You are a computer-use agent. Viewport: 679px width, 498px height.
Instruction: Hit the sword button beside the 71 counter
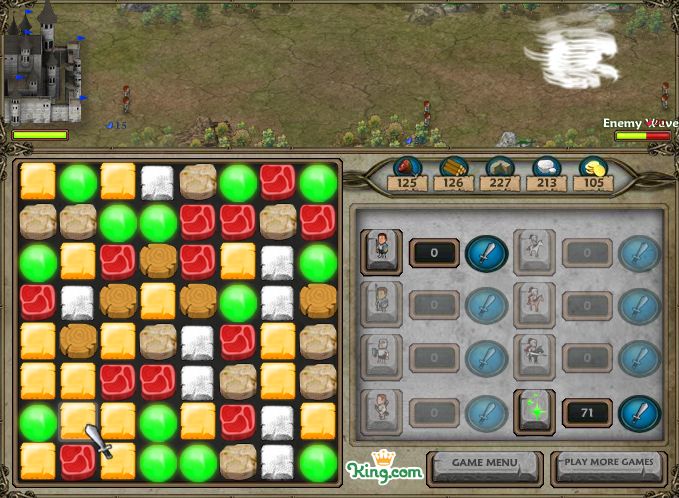[639, 412]
